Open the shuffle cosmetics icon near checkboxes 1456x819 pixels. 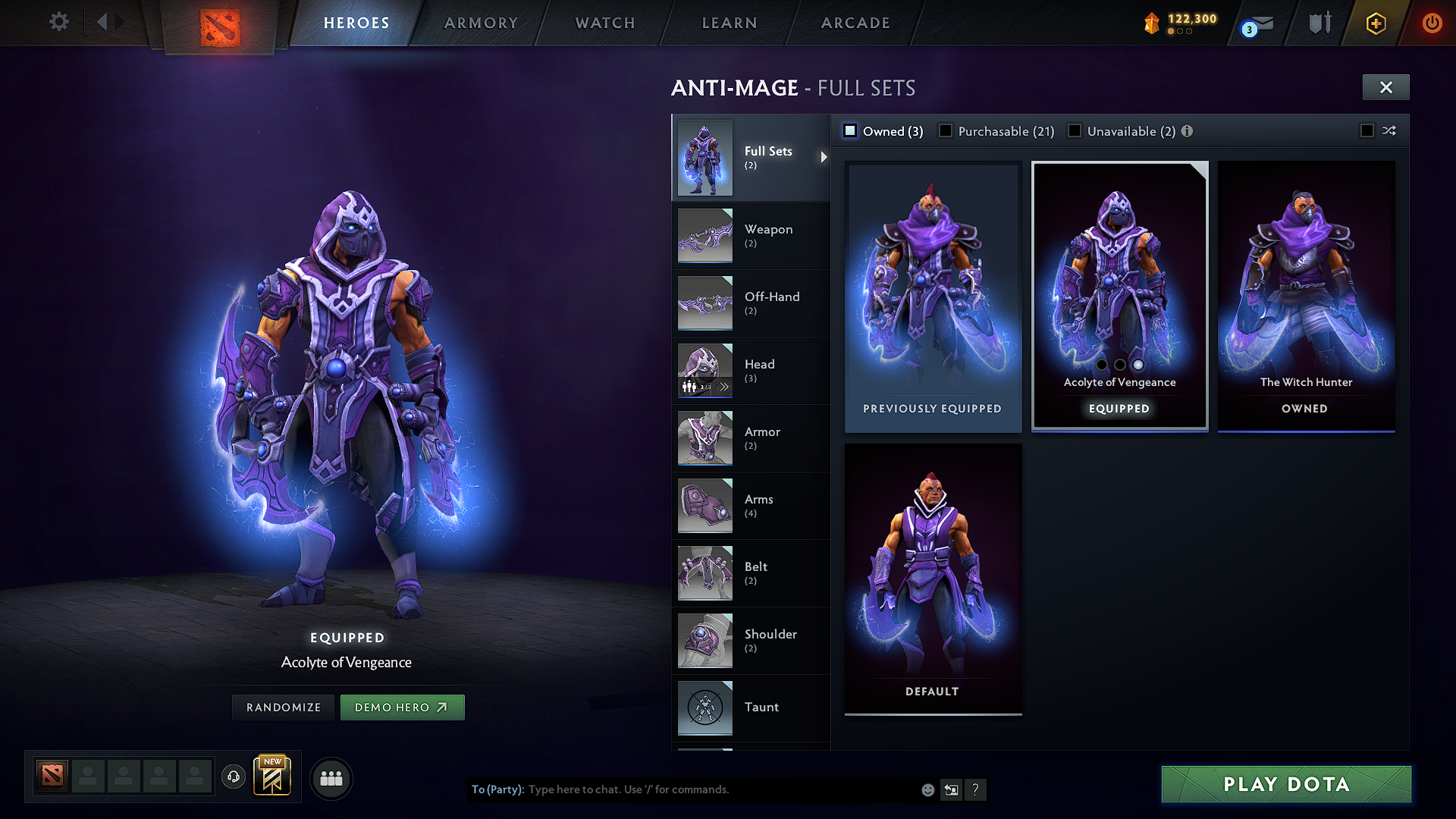click(x=1390, y=130)
